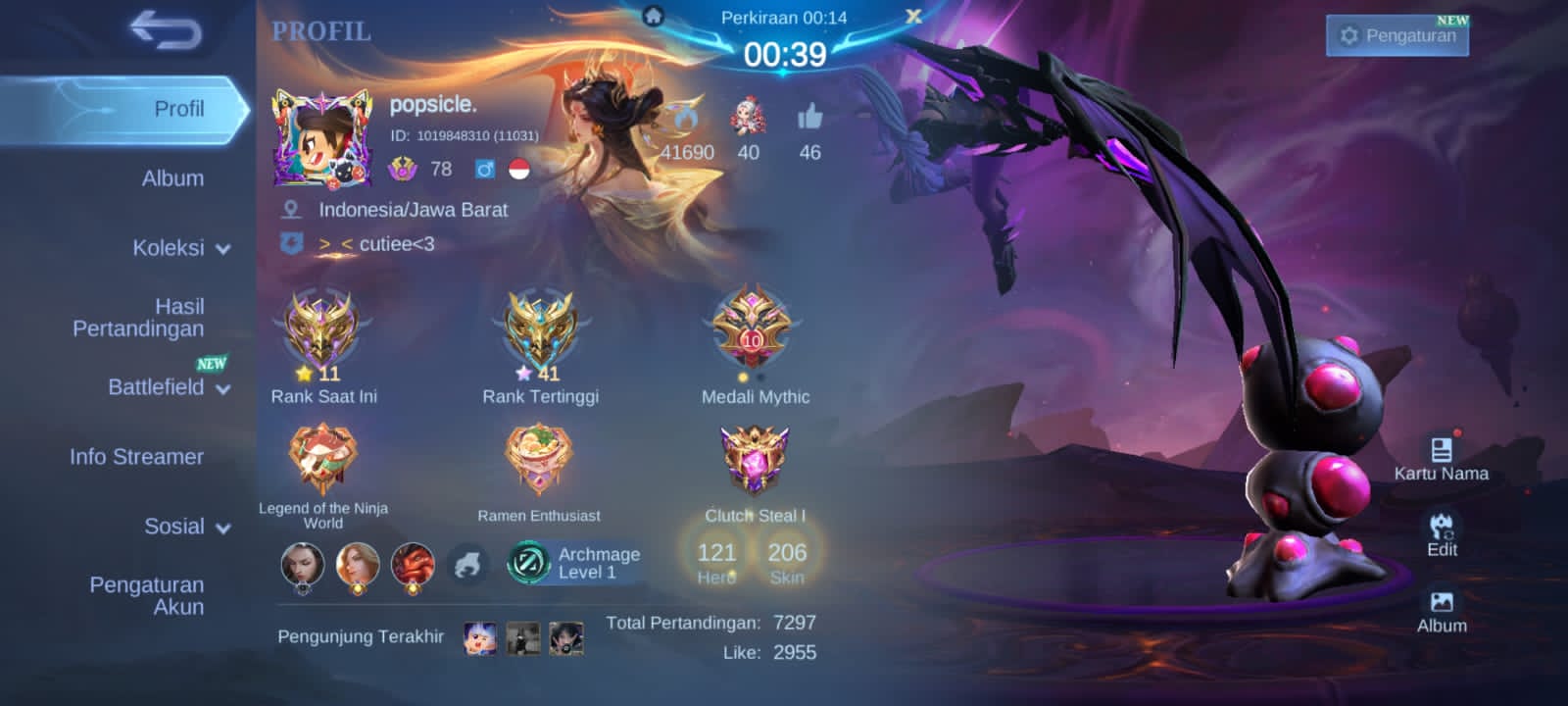Open Pengaturan Akun tab
Viewport: 1568px width, 706px height.
point(147,595)
